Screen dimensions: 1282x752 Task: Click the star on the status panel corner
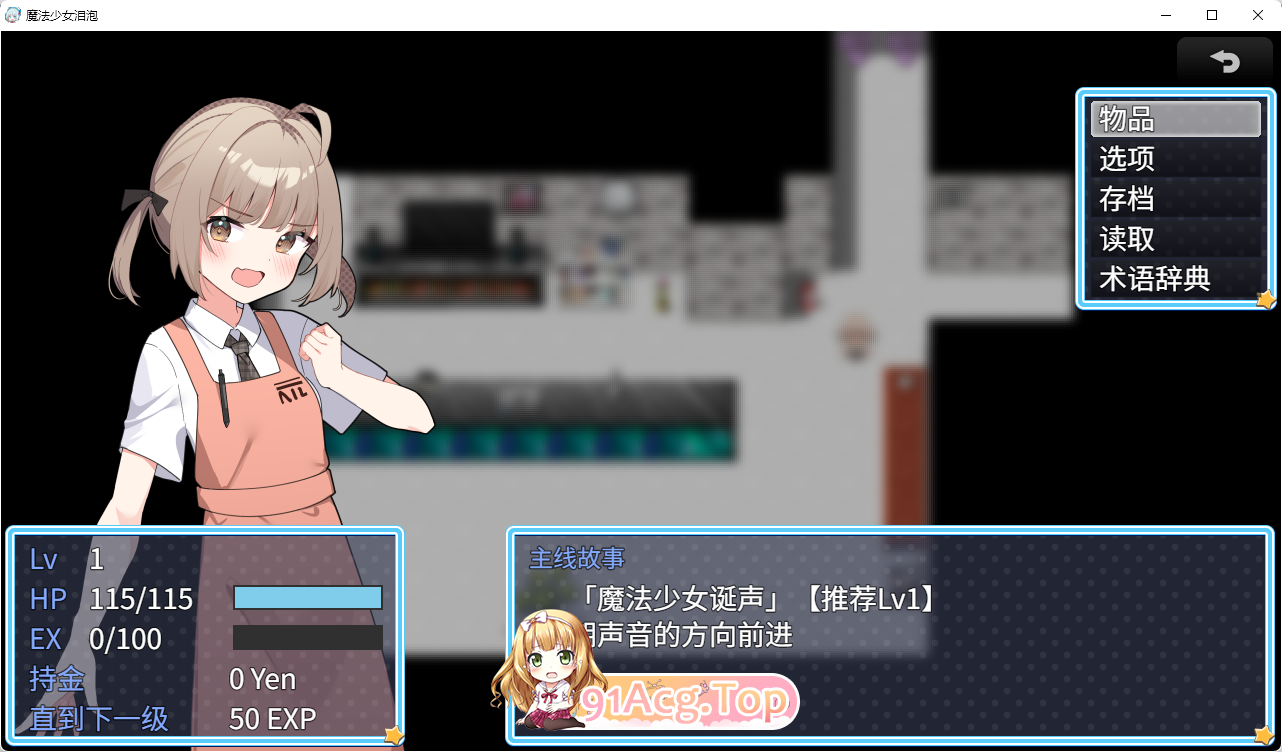(391, 735)
